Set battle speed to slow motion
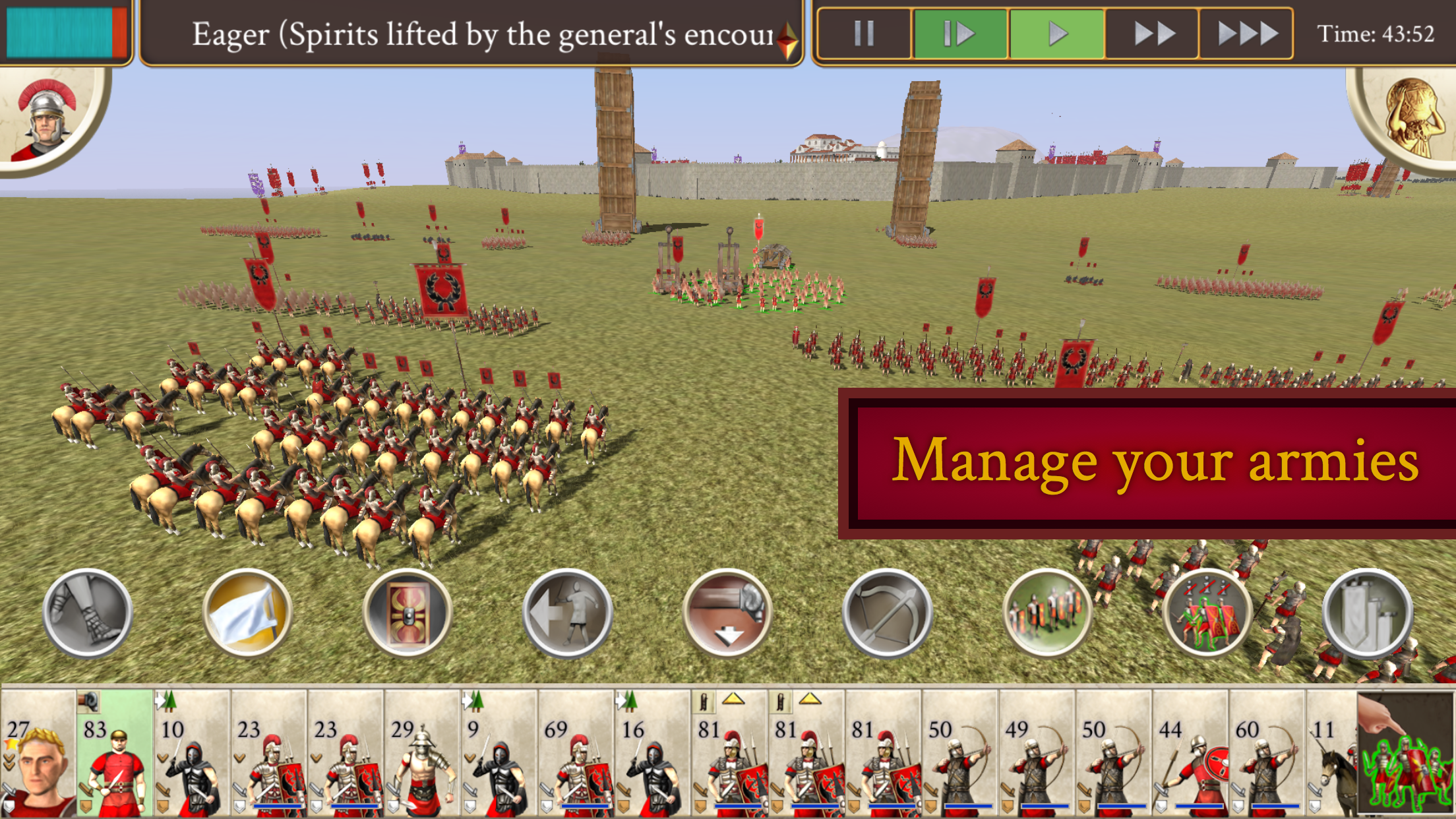Image resolution: width=1456 pixels, height=819 pixels. pyautogui.click(x=959, y=34)
